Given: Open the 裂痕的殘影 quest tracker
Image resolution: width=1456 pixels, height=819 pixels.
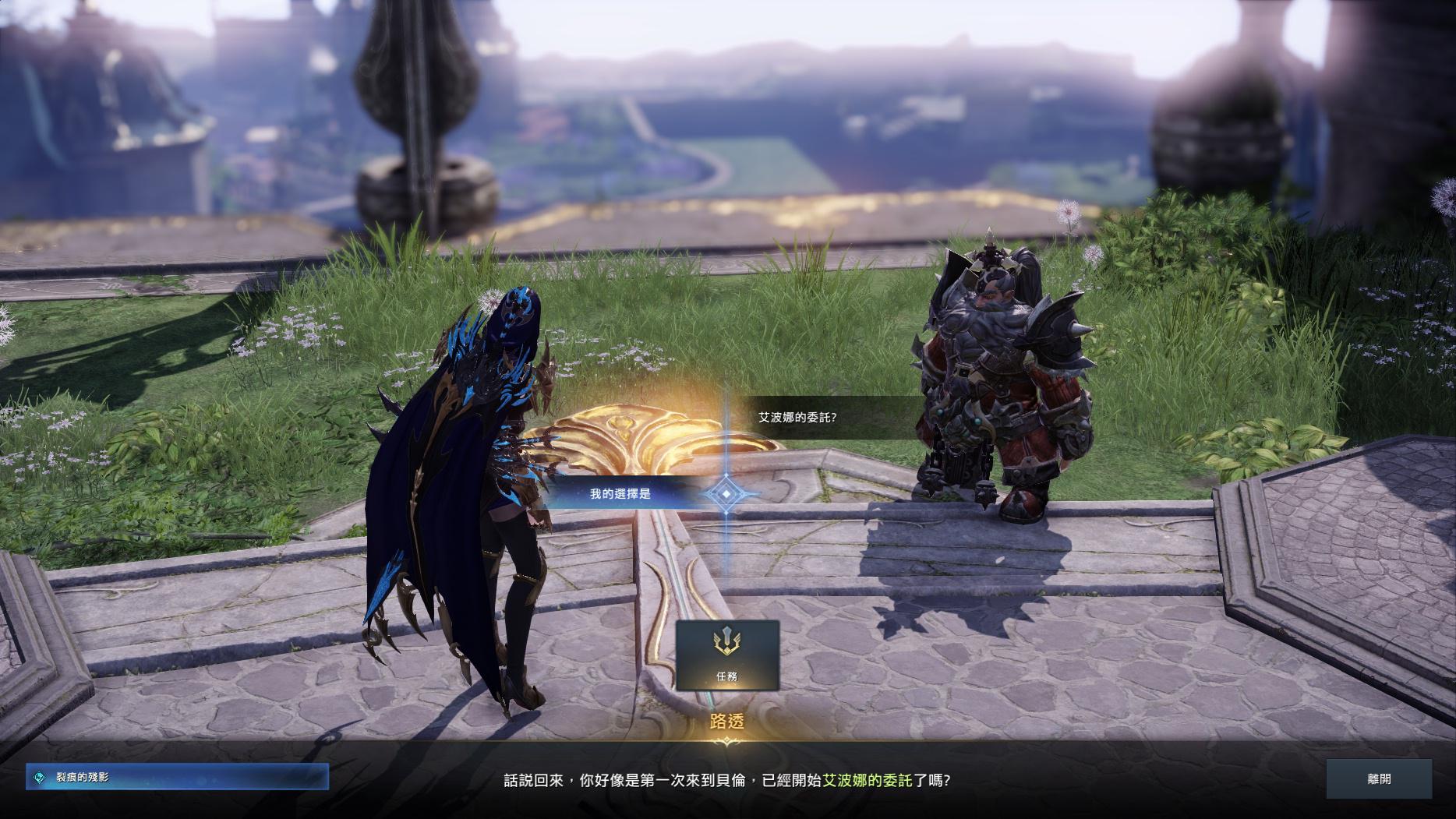Looking at the screenshot, I should (x=177, y=777).
